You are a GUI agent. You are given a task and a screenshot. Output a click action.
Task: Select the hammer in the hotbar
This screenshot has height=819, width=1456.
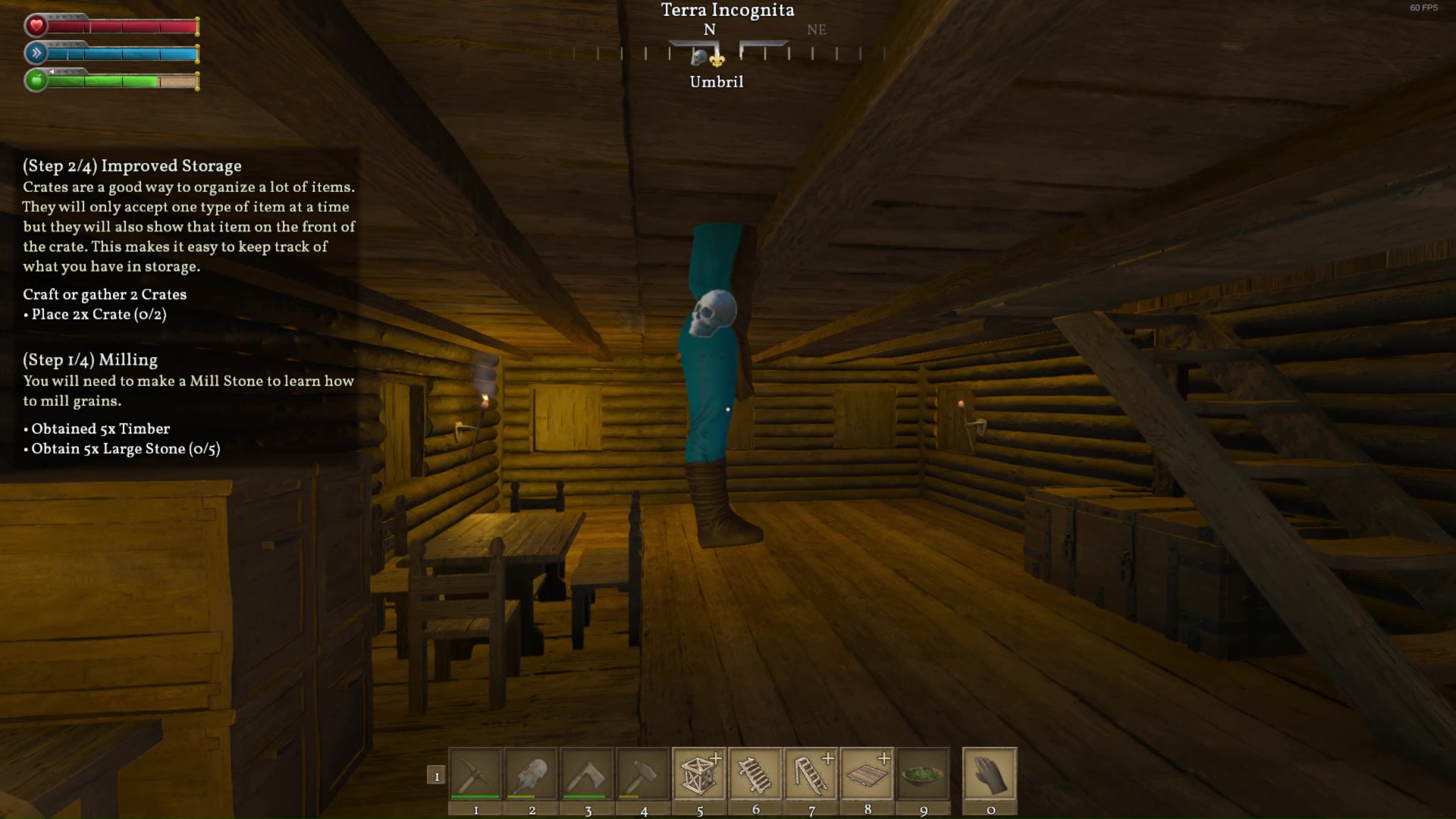643,774
